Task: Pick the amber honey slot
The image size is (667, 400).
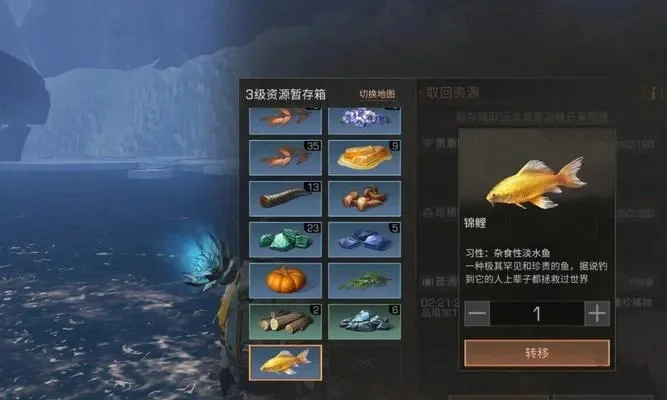Action: pyautogui.click(x=365, y=157)
